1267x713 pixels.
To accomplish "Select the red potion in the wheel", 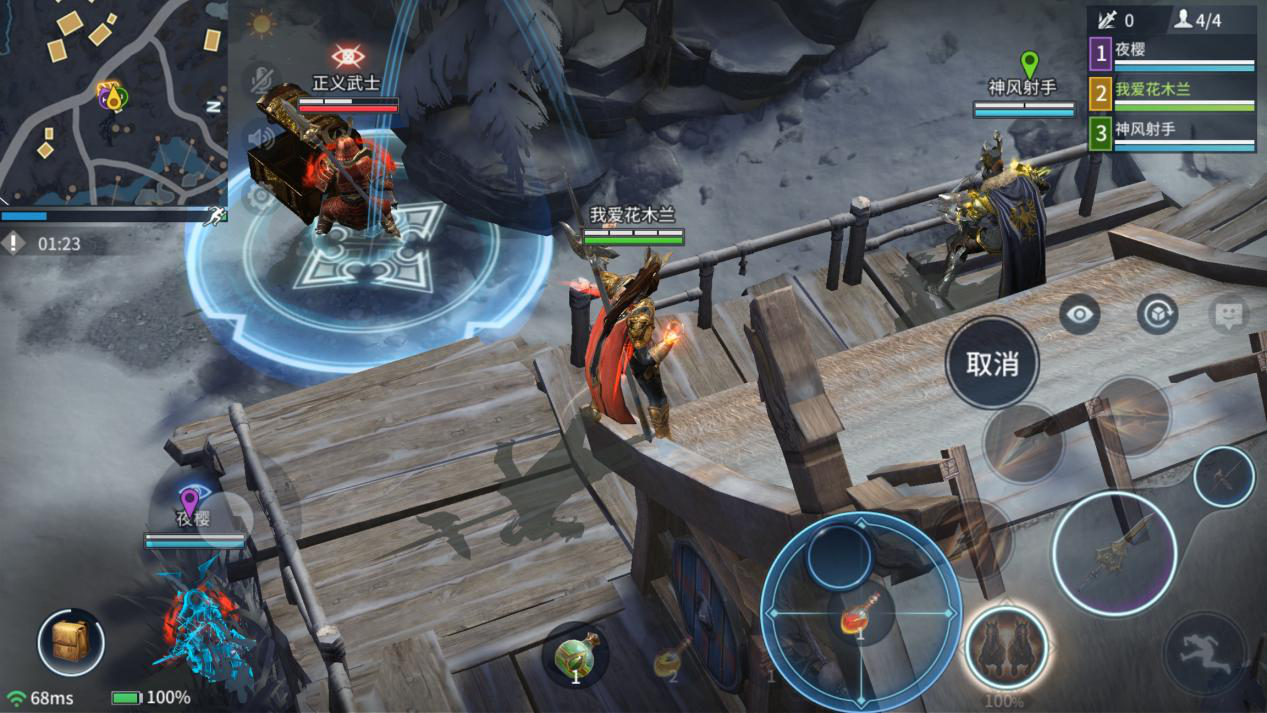I will coord(859,611).
